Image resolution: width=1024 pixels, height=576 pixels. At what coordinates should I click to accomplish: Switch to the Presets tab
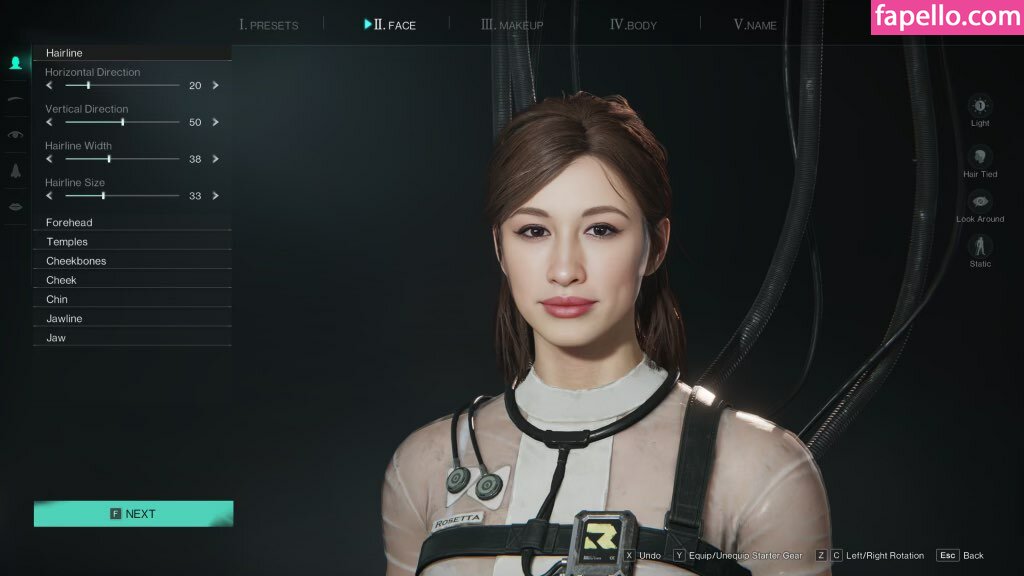pyautogui.click(x=269, y=25)
